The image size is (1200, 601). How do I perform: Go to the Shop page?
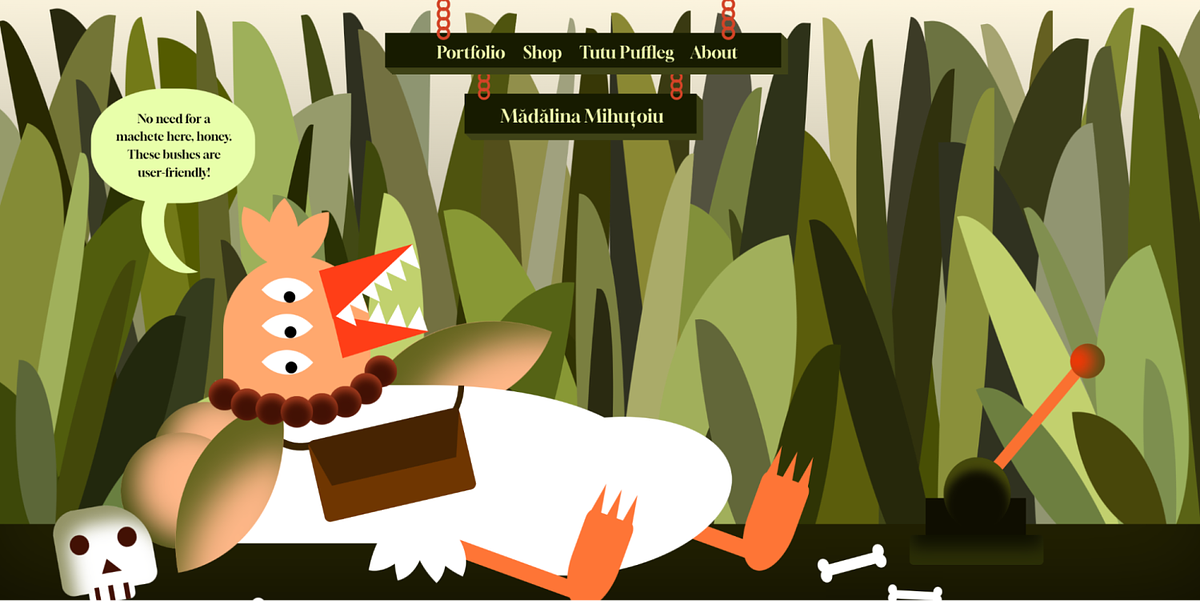coord(542,53)
